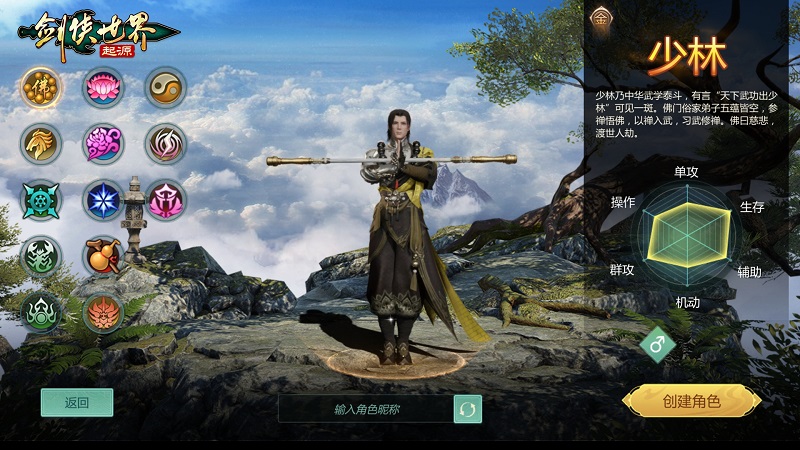Pick the green scorpion class icon
The height and width of the screenshot is (450, 800).
41,256
